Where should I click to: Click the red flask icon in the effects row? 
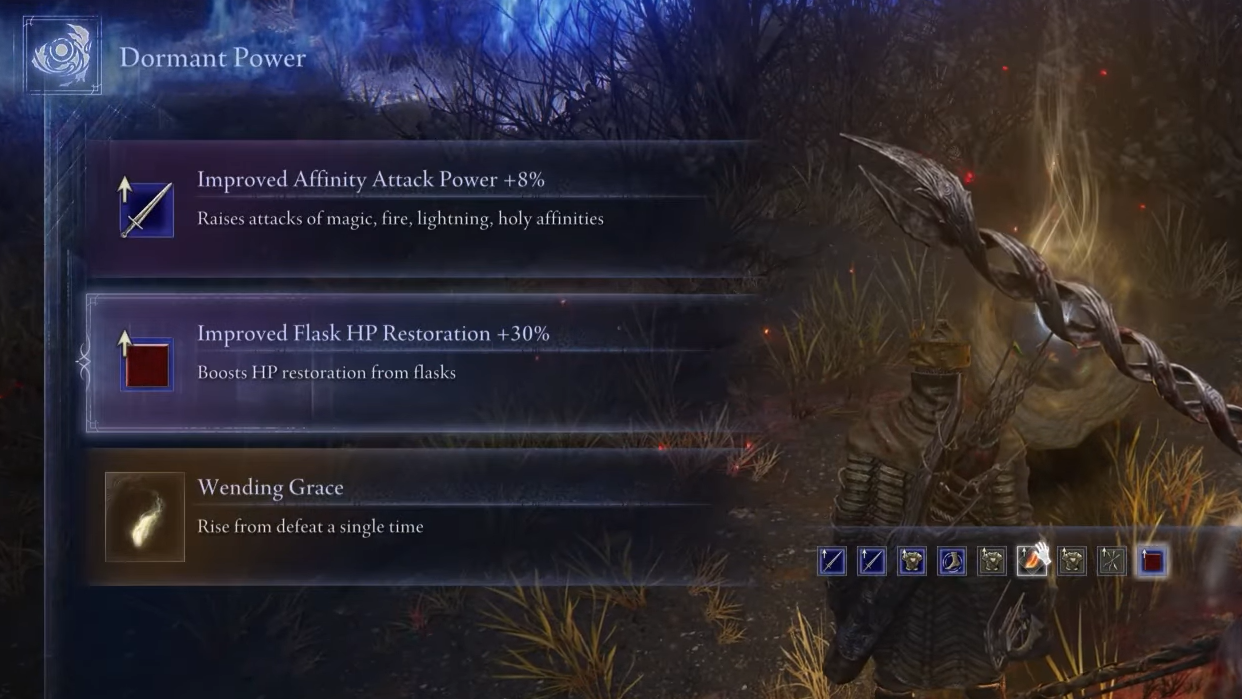1152,562
